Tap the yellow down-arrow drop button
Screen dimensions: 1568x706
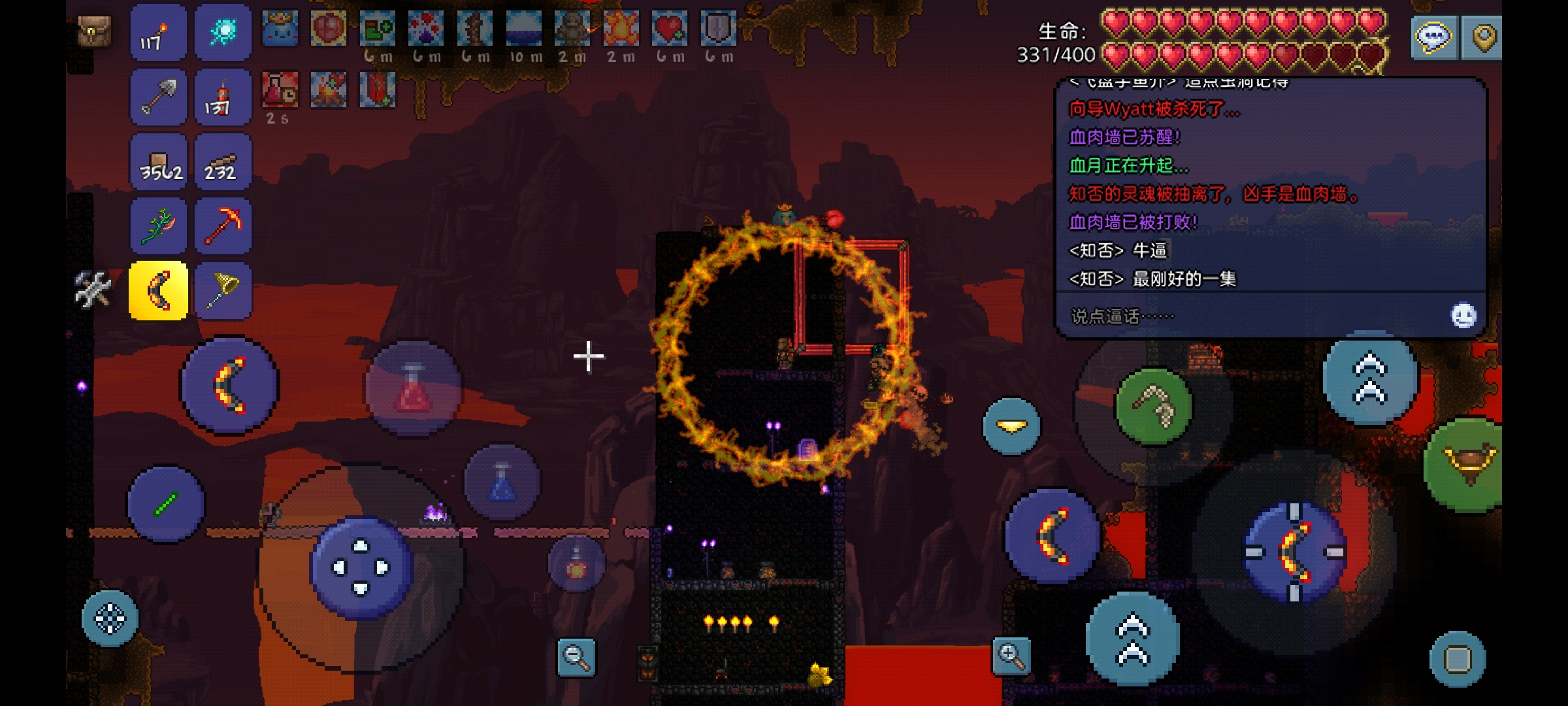point(1011,426)
